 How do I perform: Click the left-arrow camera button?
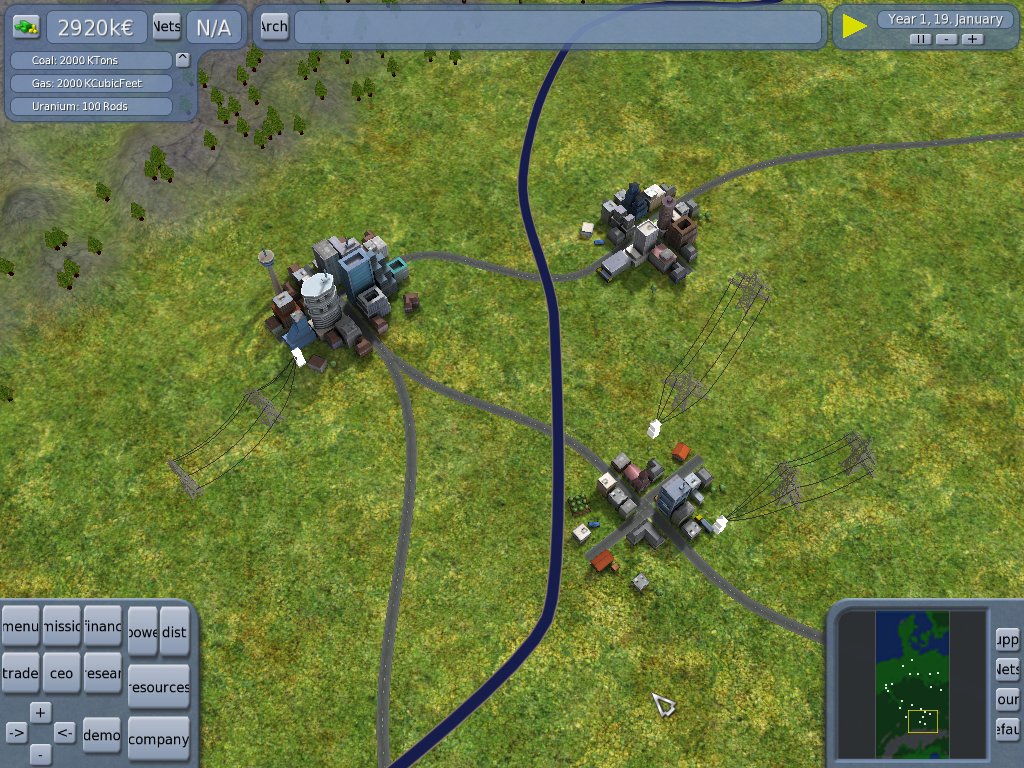[64, 733]
